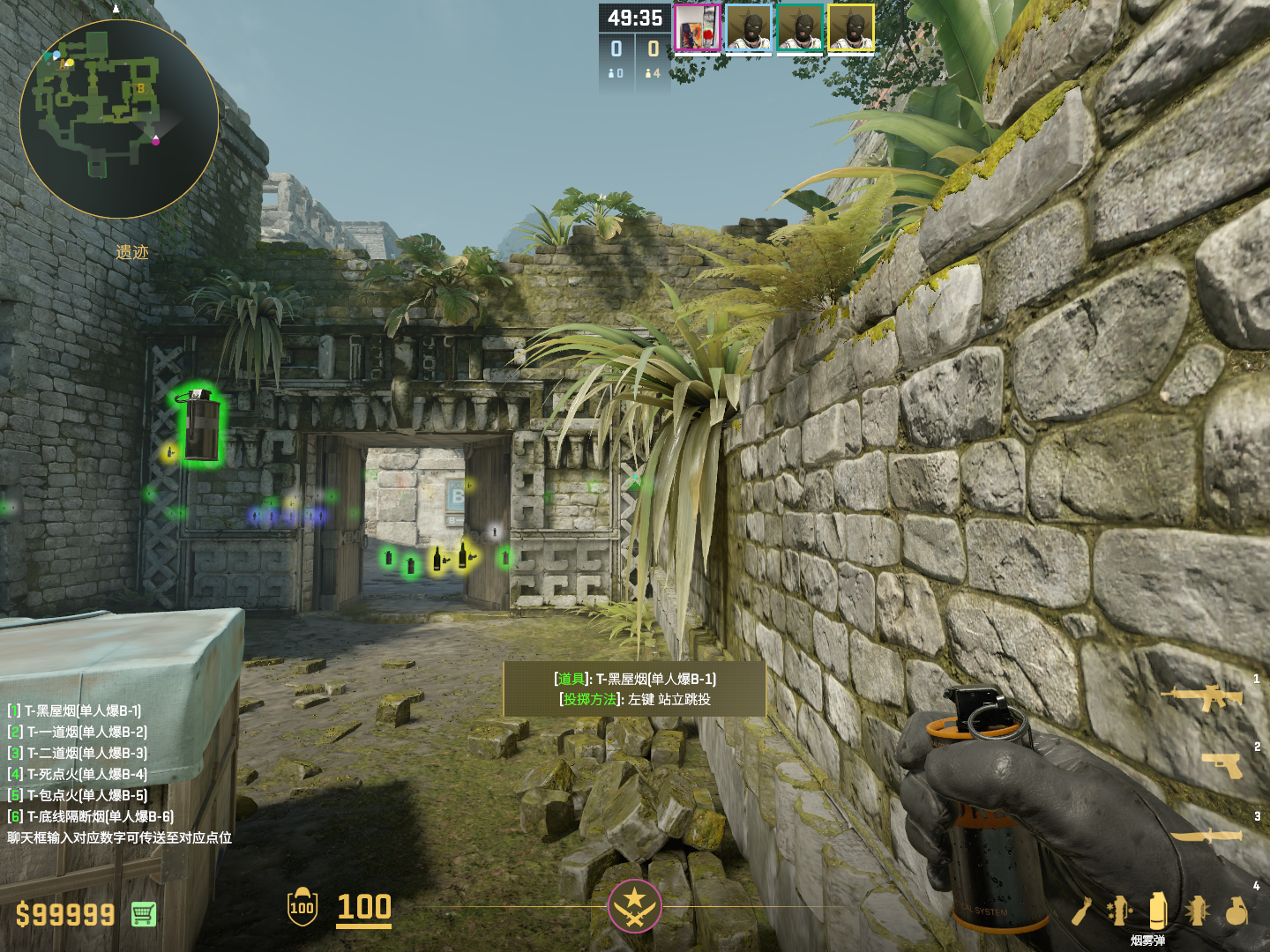Click the circular radar minimap
The height and width of the screenshot is (952, 1270).
coord(118,119)
